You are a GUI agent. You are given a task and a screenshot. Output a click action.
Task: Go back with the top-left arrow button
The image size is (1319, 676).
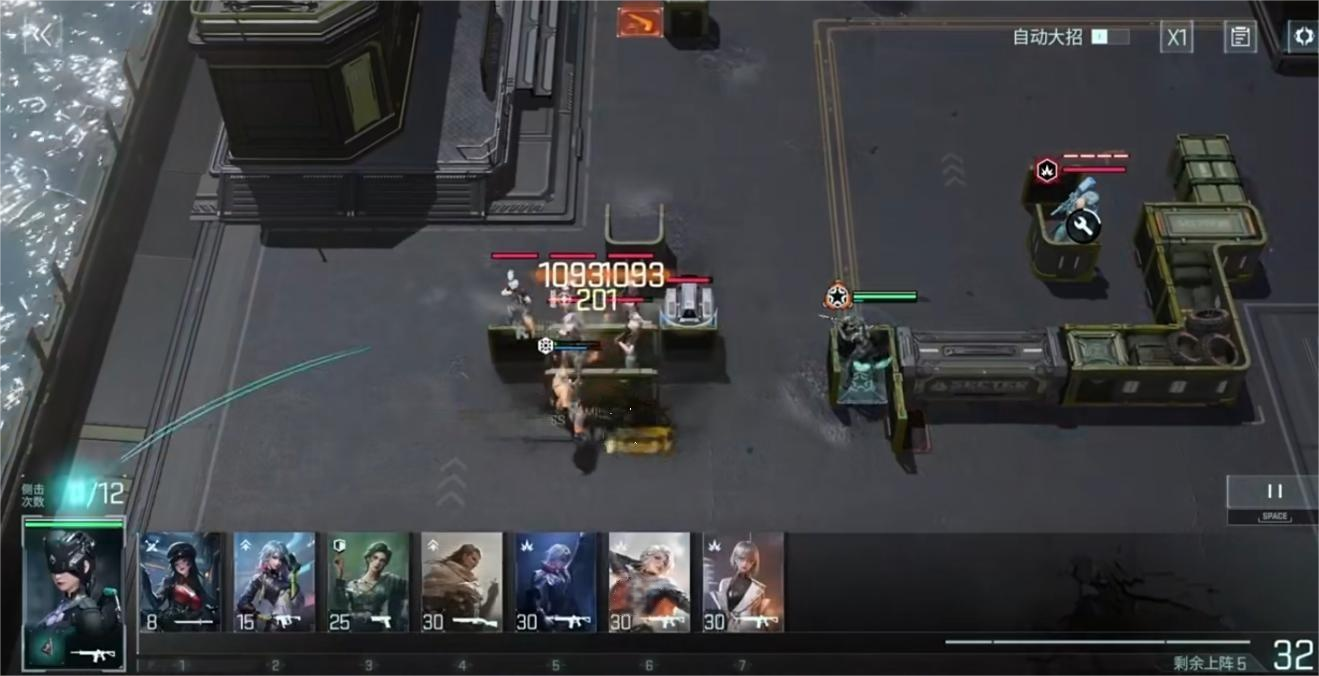43,35
